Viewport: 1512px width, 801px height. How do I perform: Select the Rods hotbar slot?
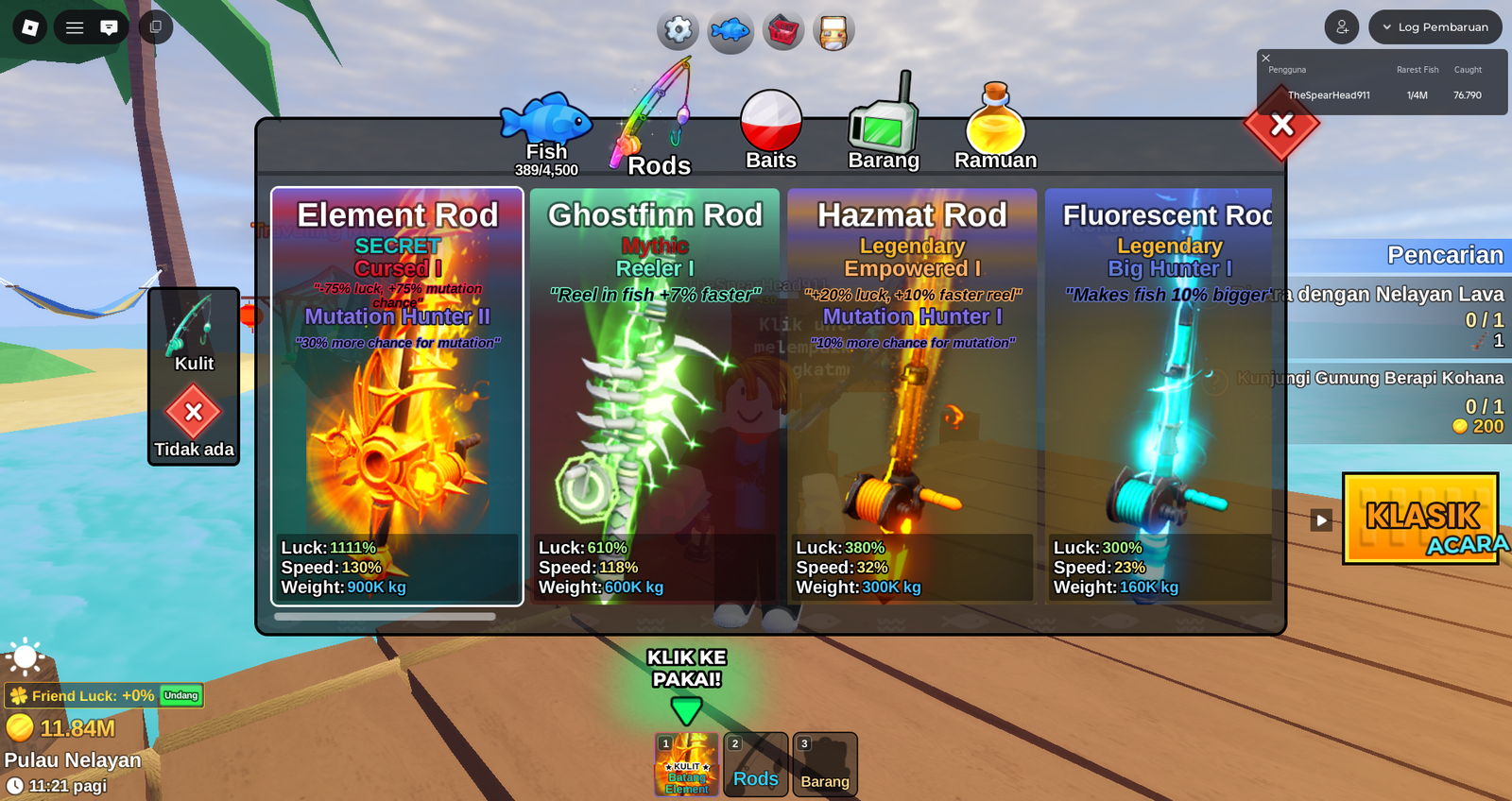click(756, 764)
